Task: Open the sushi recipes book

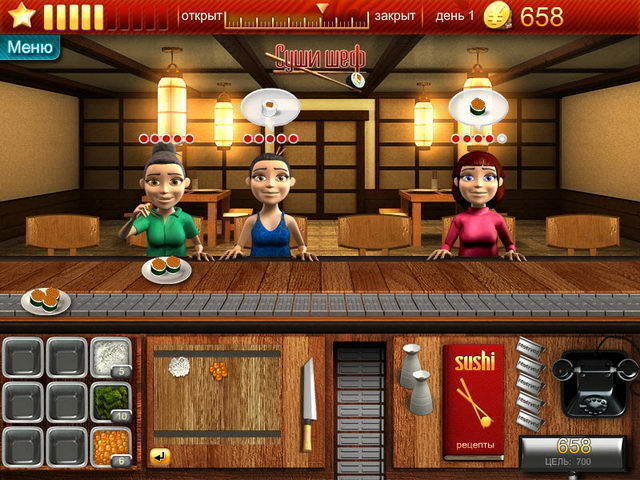Action: pos(474,402)
